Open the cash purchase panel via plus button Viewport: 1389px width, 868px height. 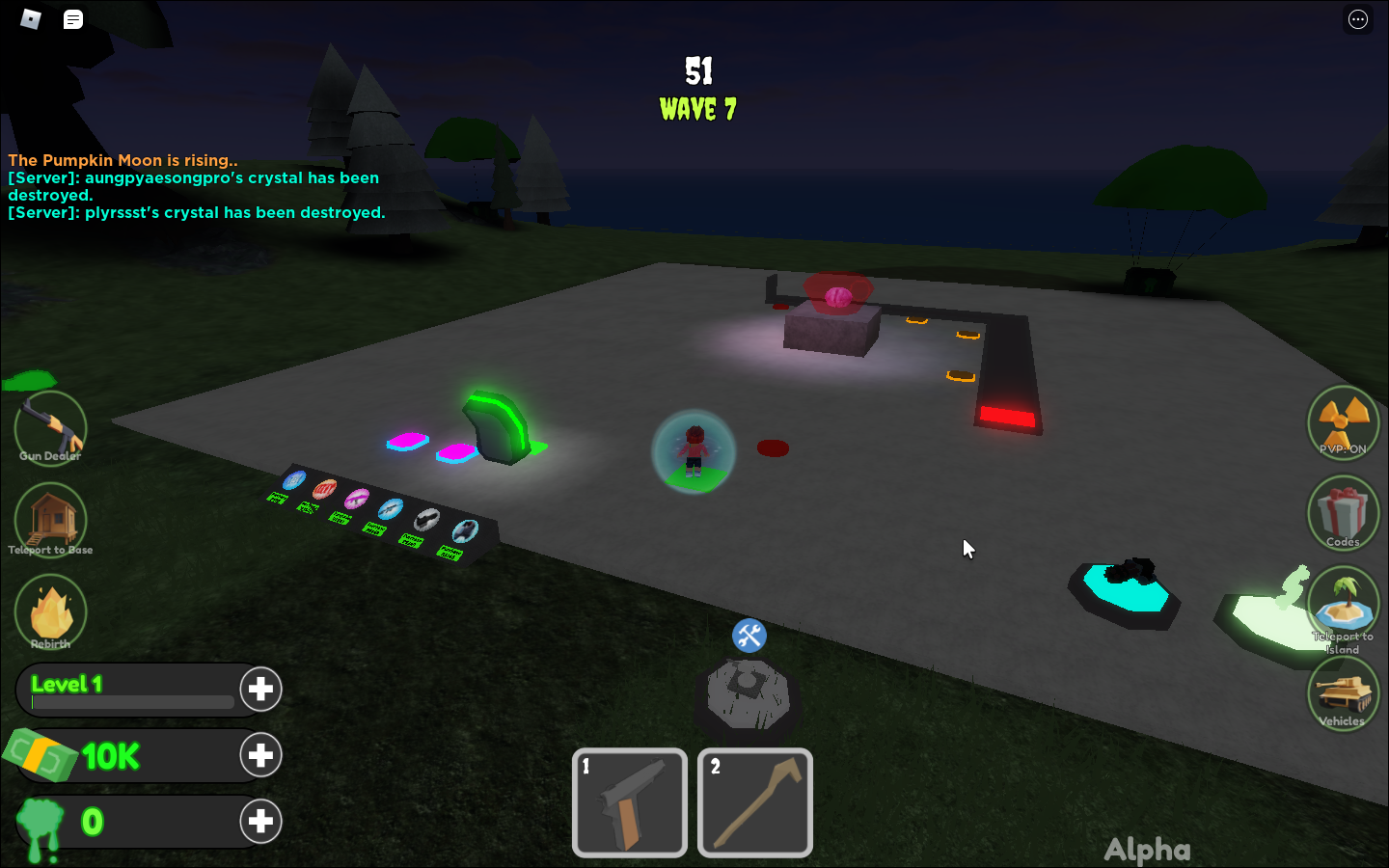(x=260, y=755)
